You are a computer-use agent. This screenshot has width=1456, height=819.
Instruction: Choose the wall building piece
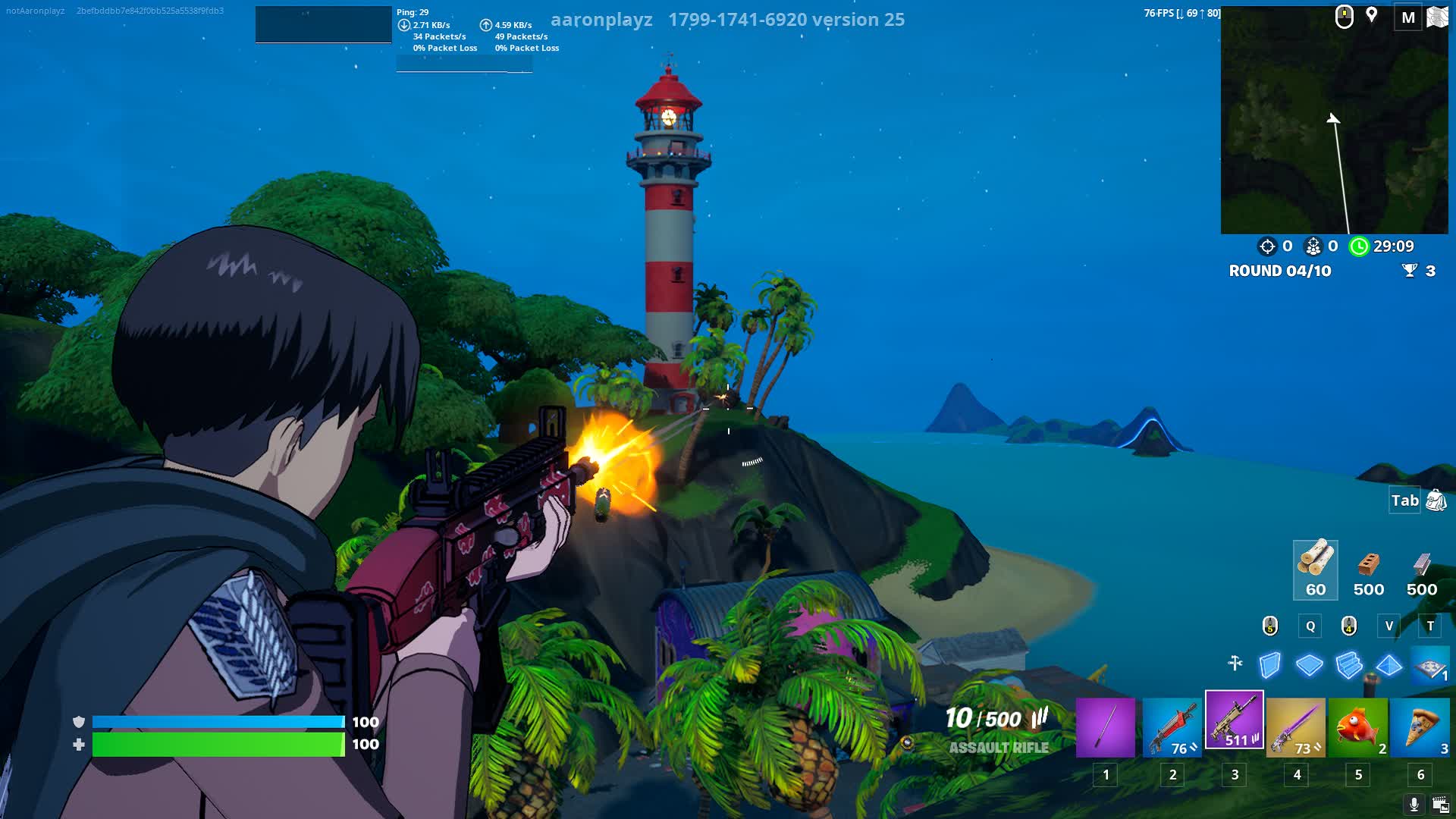[x=1270, y=665]
